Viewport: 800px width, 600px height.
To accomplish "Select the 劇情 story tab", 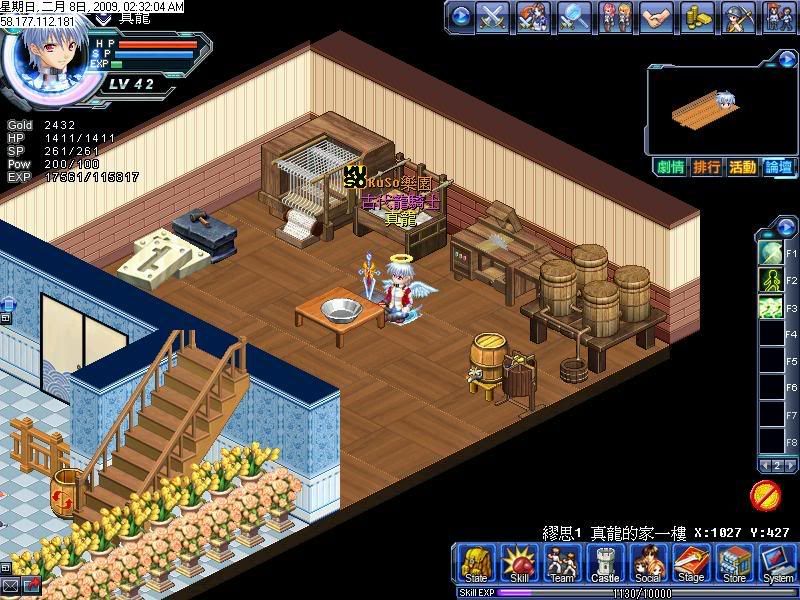I will click(x=670, y=167).
